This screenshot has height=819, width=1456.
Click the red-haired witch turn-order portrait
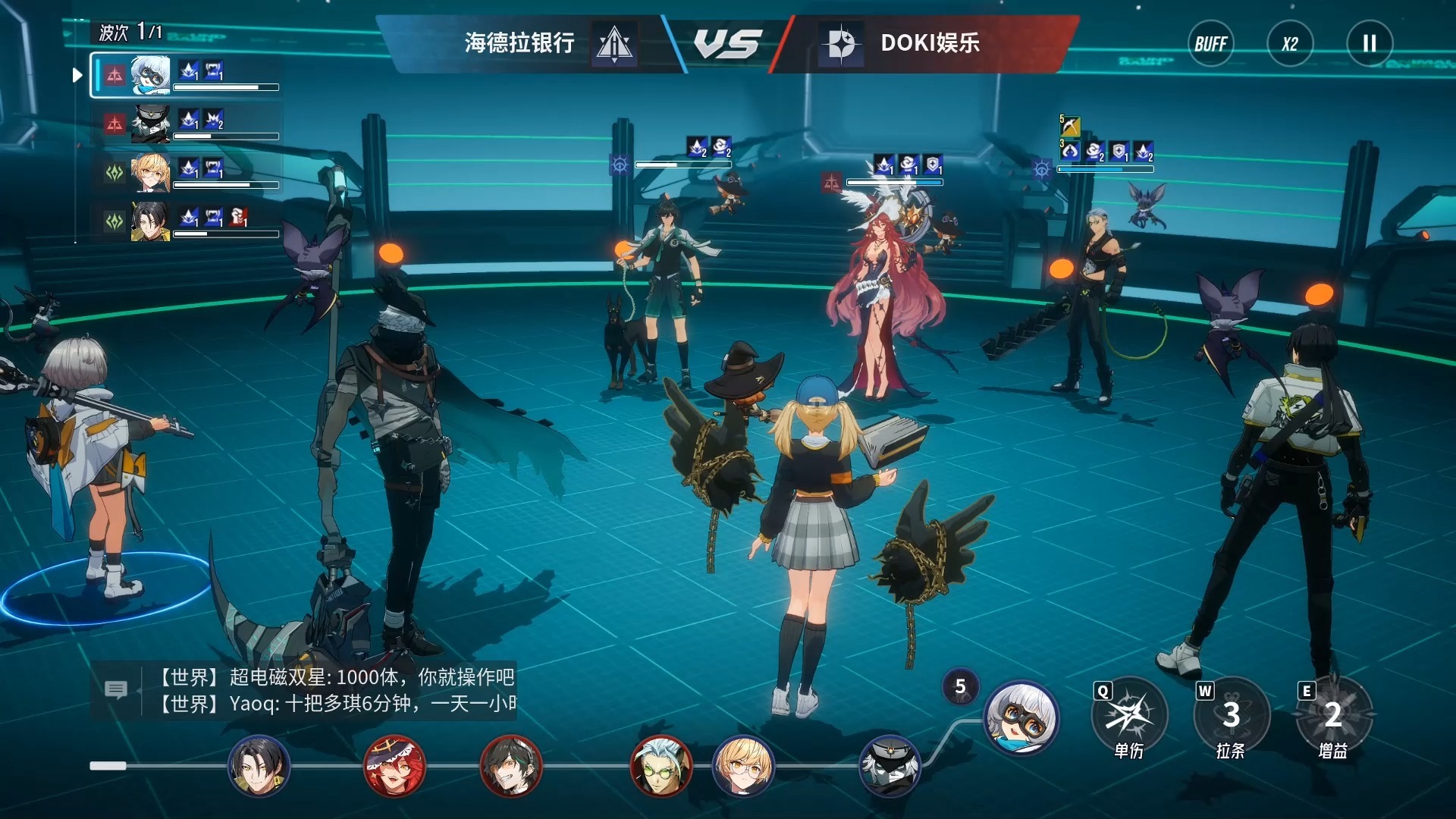(x=394, y=766)
